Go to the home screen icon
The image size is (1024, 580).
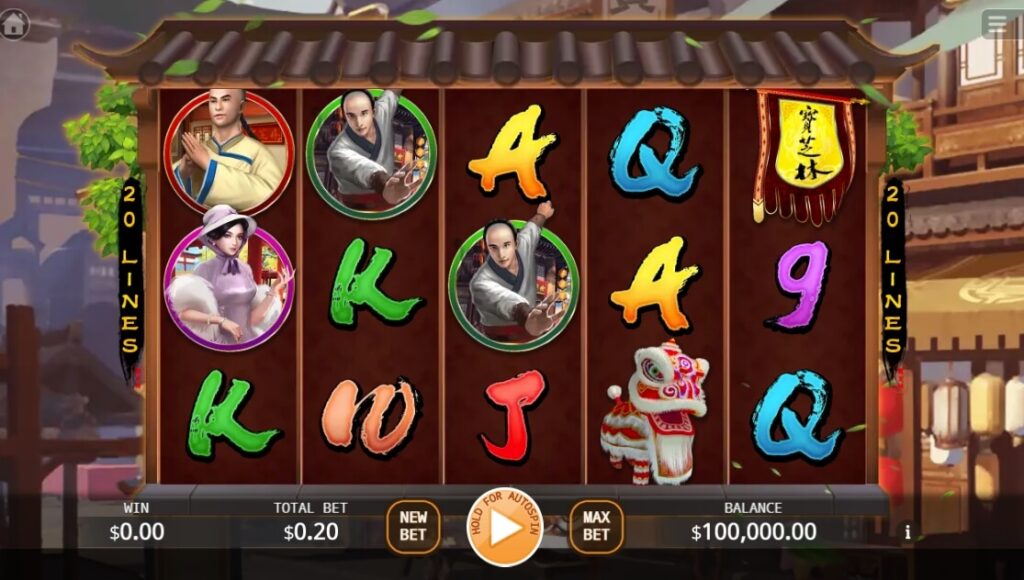[x=14, y=23]
